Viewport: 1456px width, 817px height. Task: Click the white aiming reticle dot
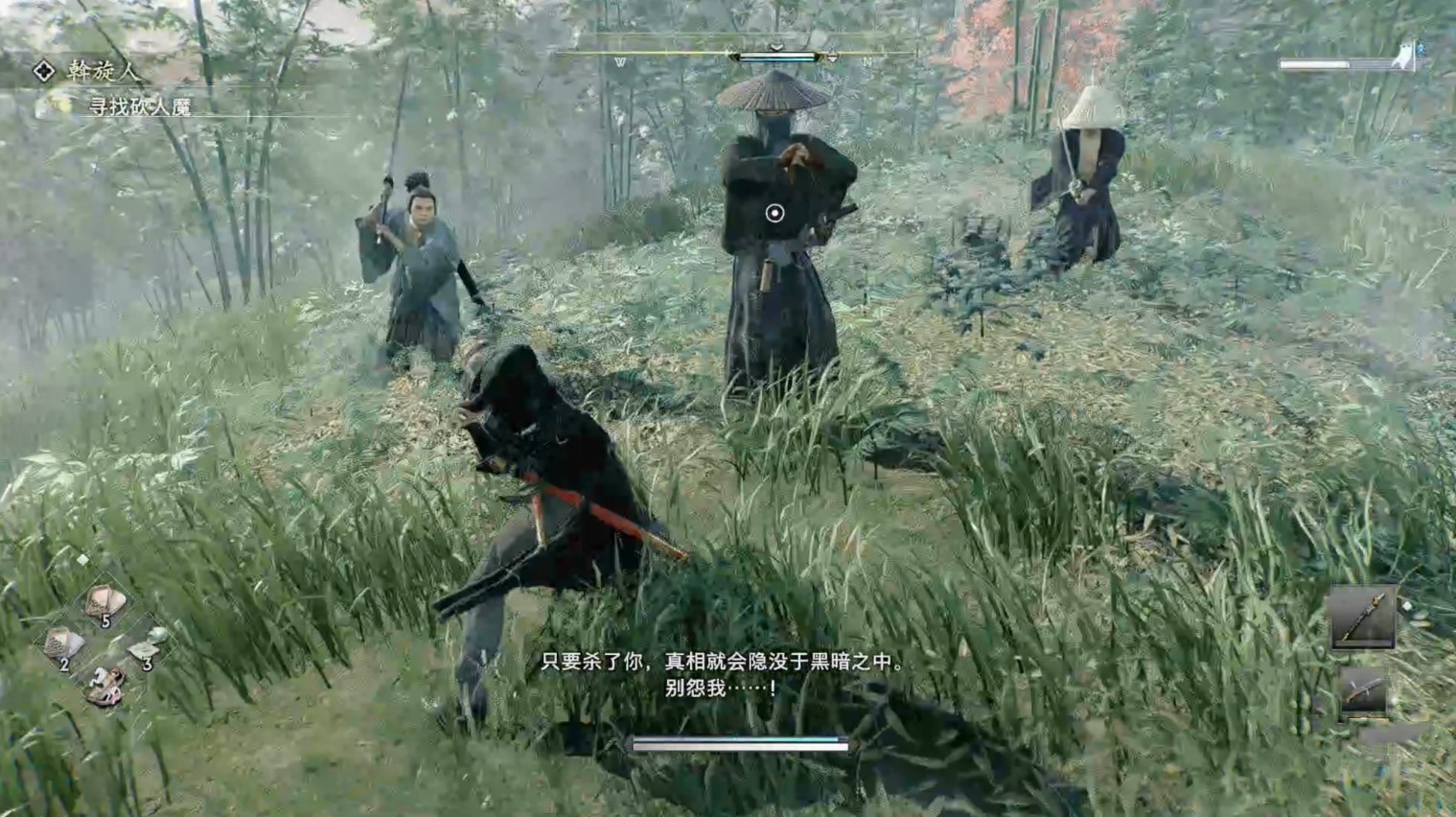pos(776,213)
